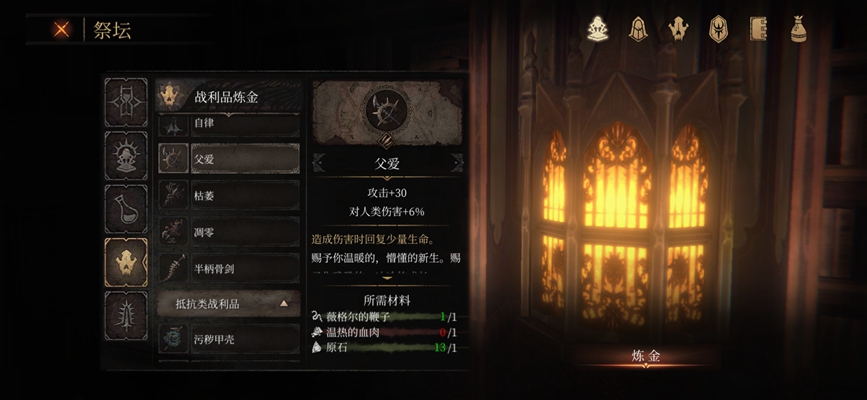This screenshot has width=867, height=400.
Task: Close the 祭坛 altar screen
Action: (x=62, y=29)
